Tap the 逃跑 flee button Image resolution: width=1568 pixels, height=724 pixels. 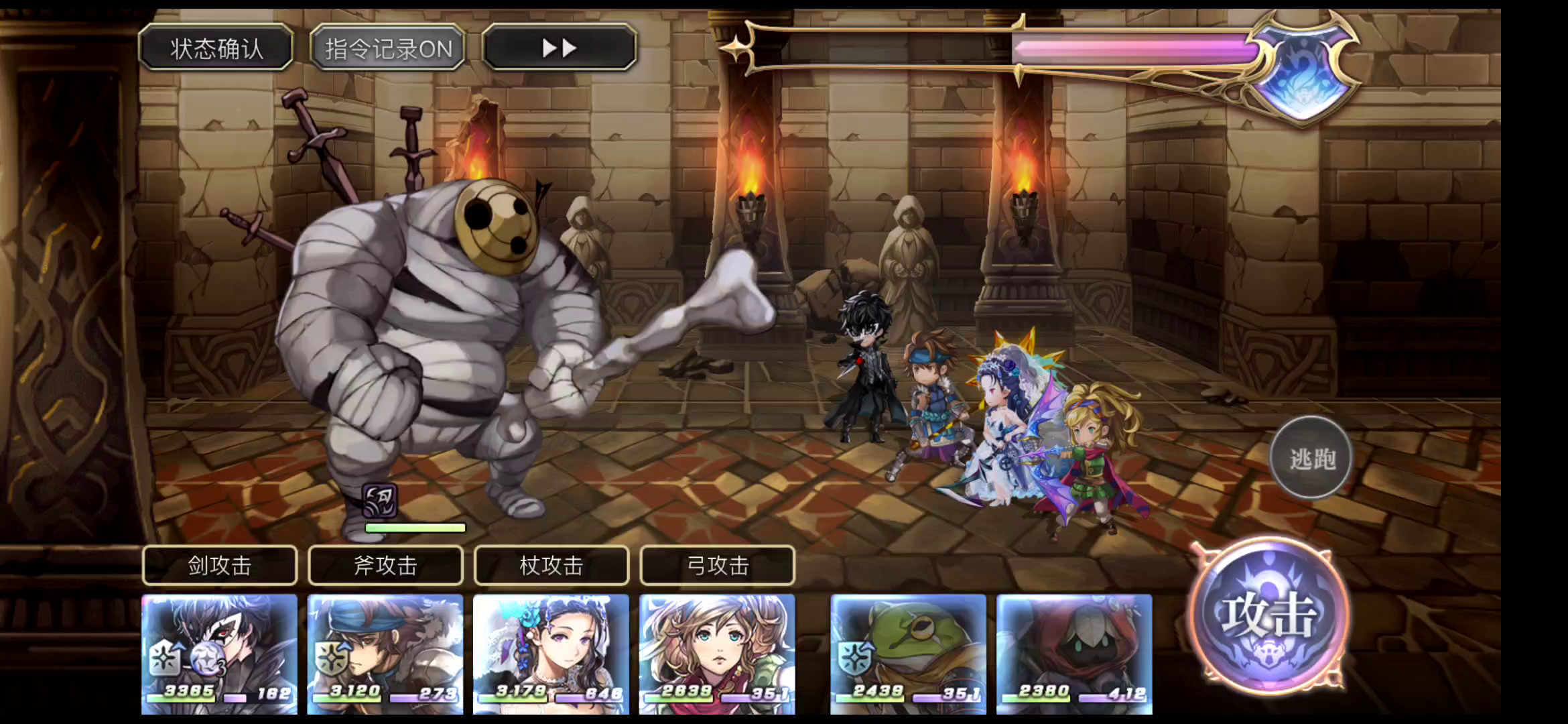(x=1311, y=459)
